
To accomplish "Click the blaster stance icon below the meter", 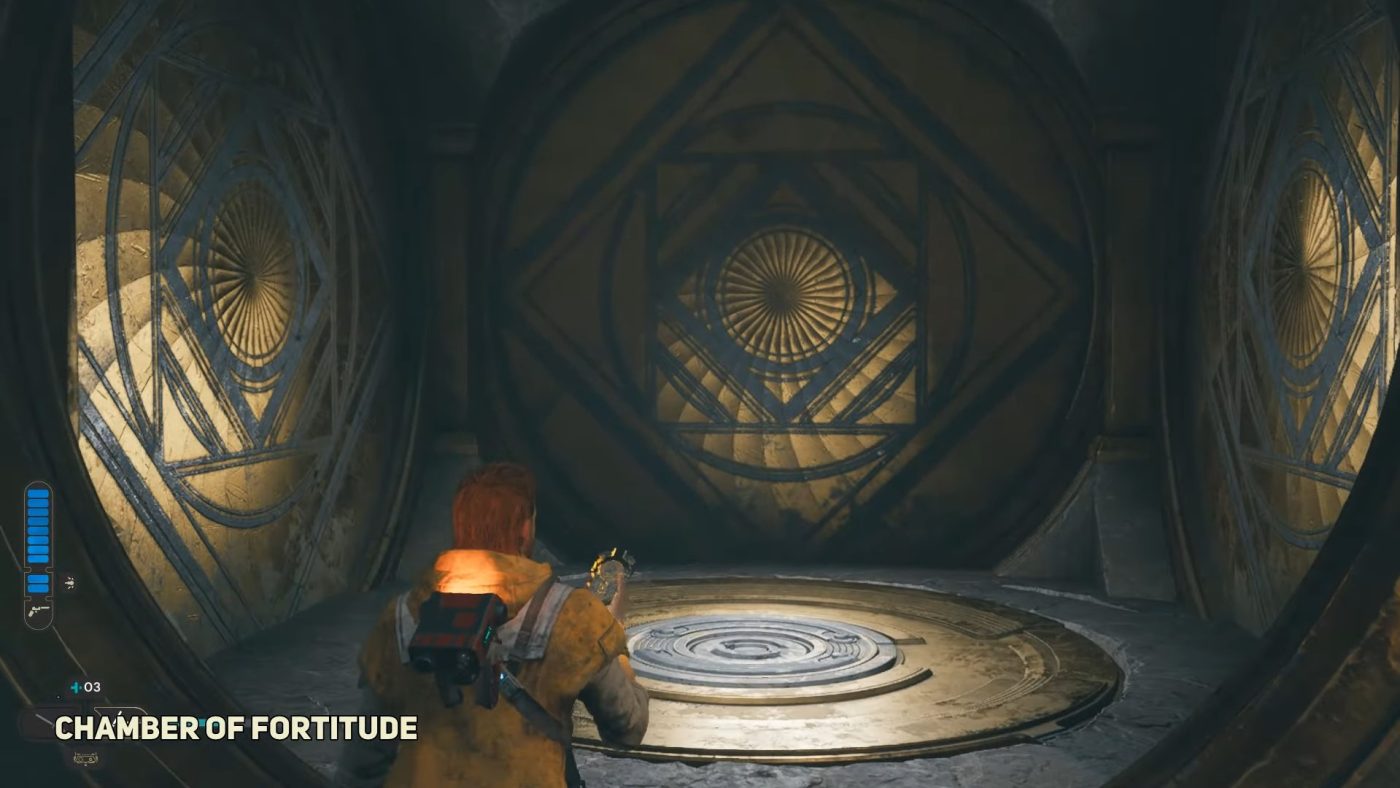I will coord(38,610).
